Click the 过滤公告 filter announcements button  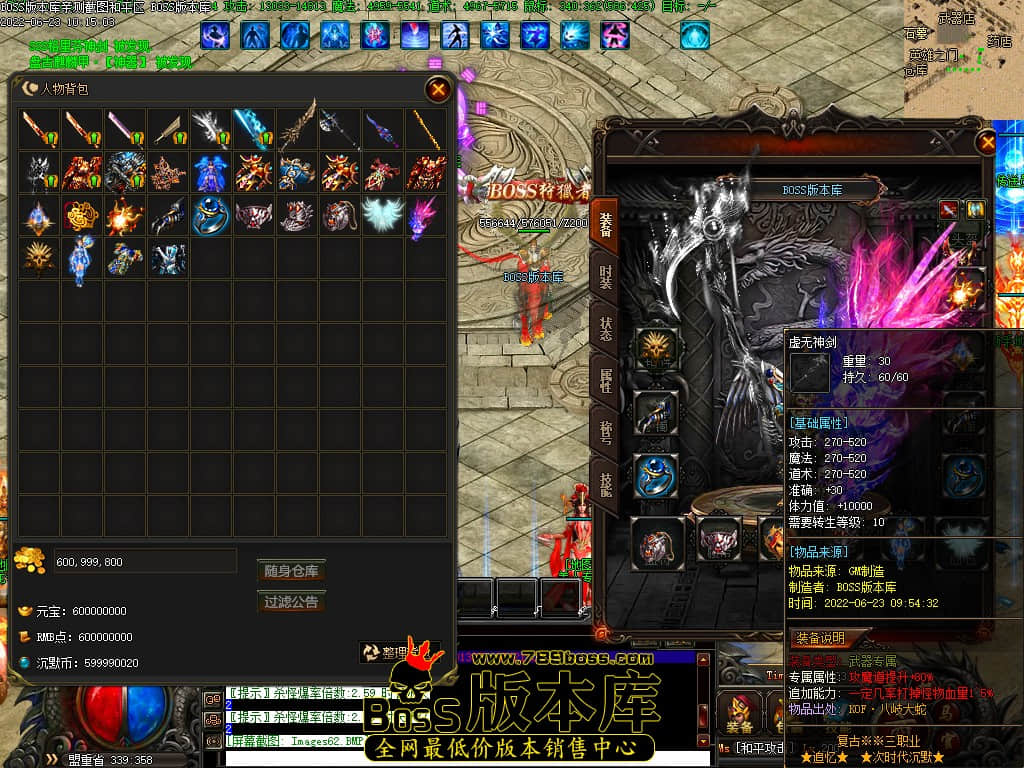pyautogui.click(x=291, y=602)
